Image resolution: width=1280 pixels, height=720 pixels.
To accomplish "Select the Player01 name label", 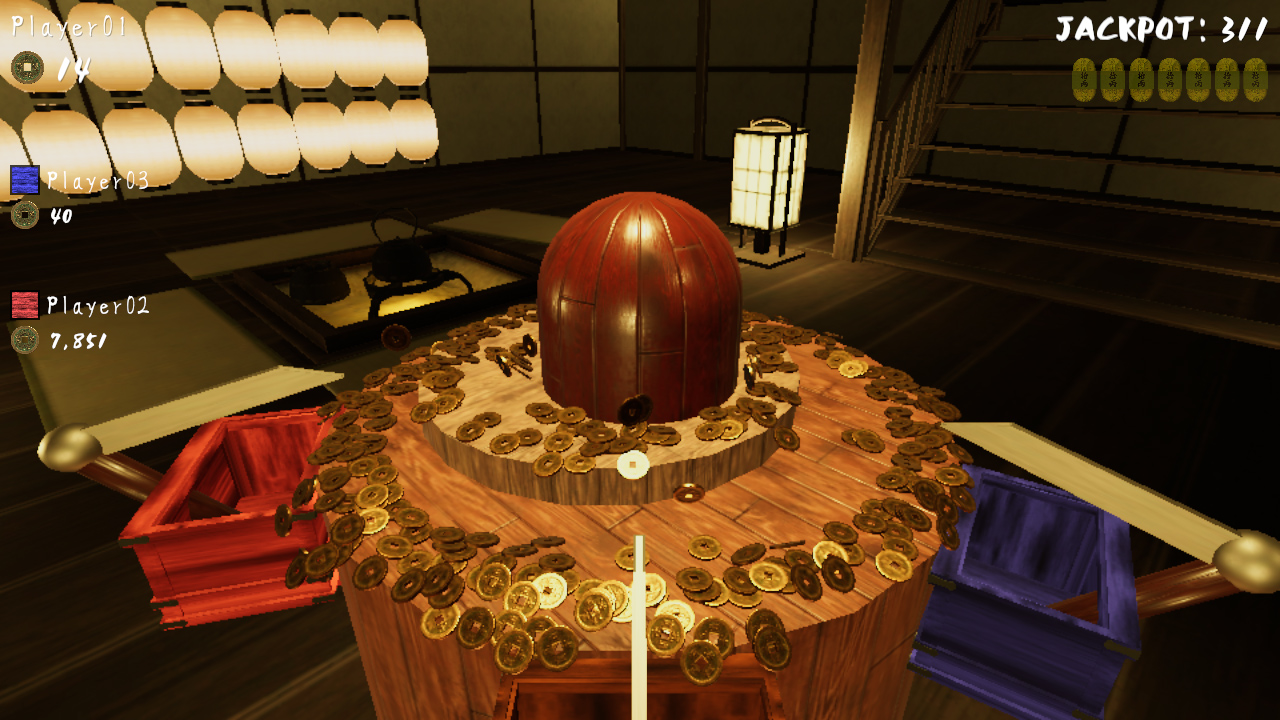I will [70, 28].
